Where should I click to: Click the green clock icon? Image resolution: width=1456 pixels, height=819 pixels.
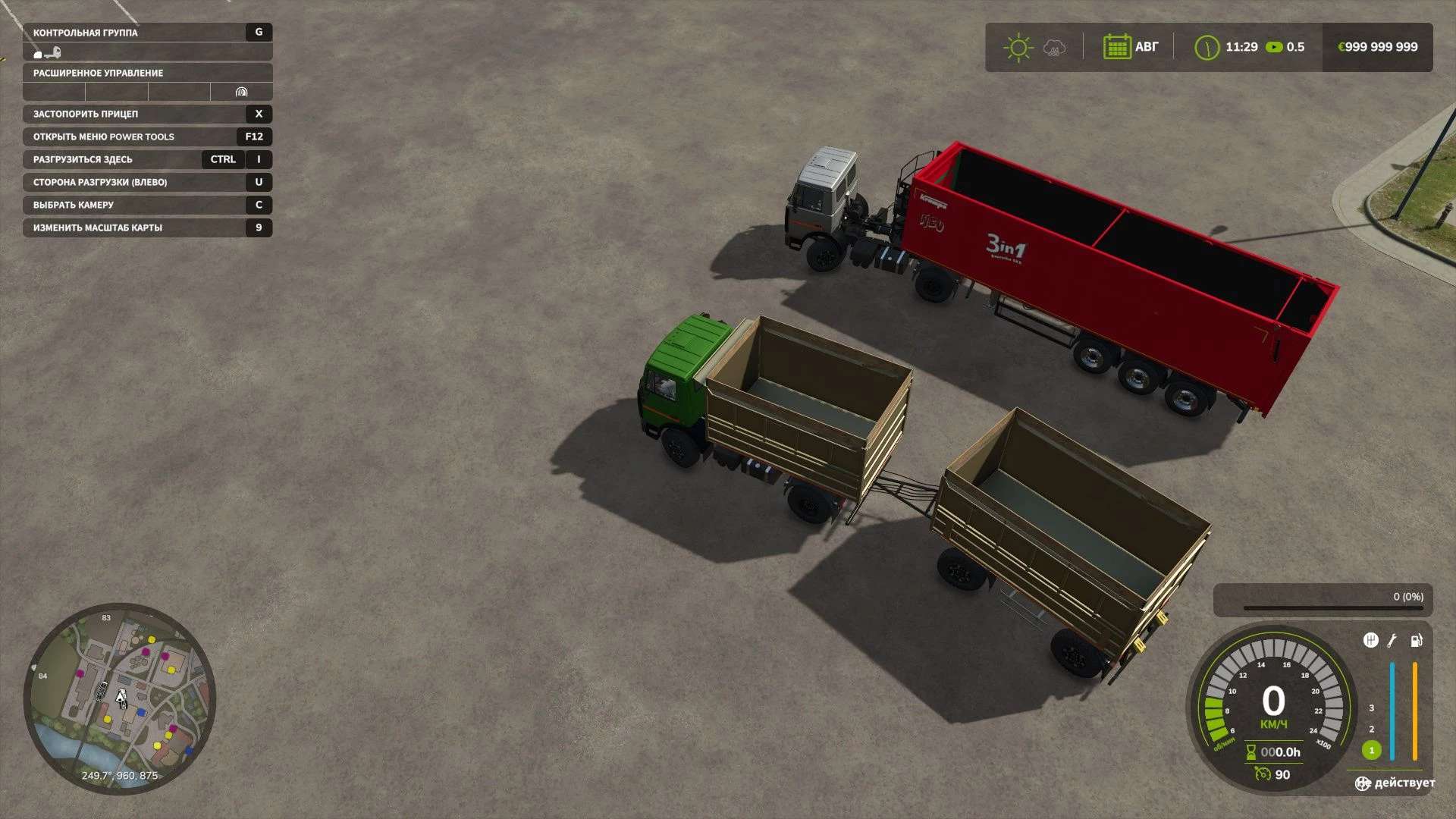coord(1206,48)
